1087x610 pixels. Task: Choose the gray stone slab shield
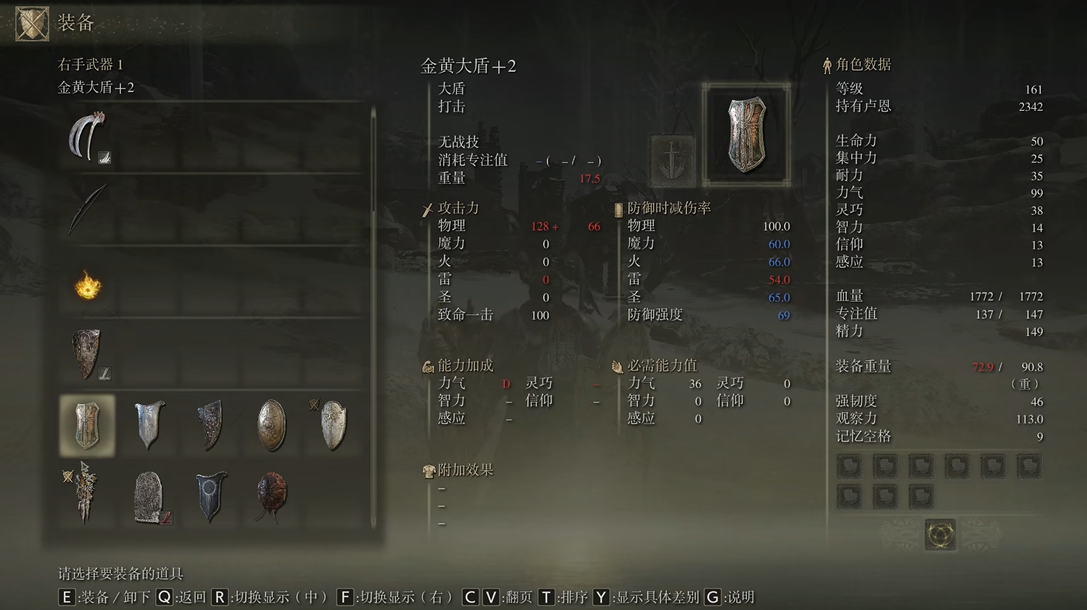pyautogui.click(x=149, y=497)
